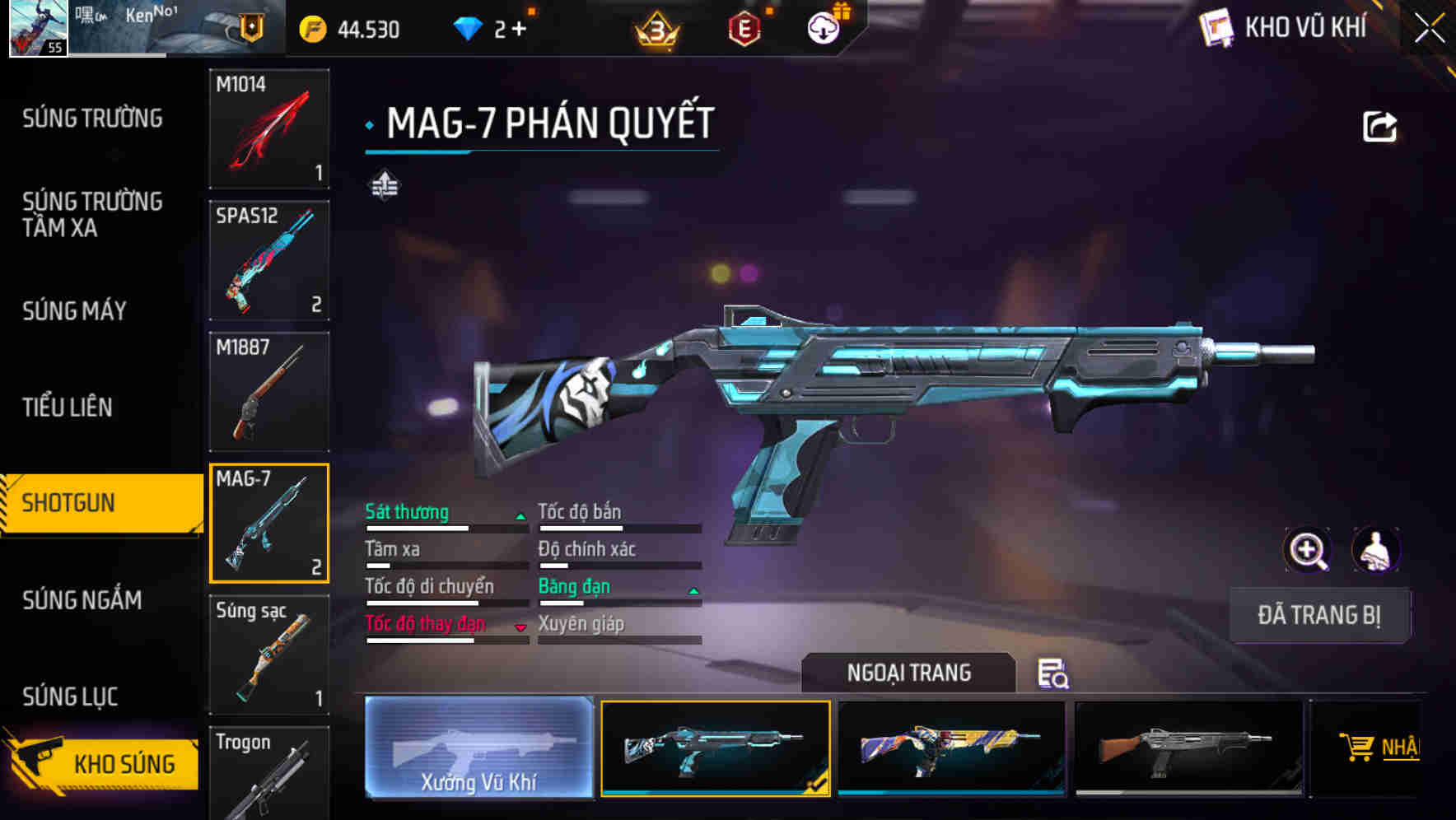Select the Súng sạc weapon tile
This screenshot has height=820, width=1456.
tap(269, 655)
